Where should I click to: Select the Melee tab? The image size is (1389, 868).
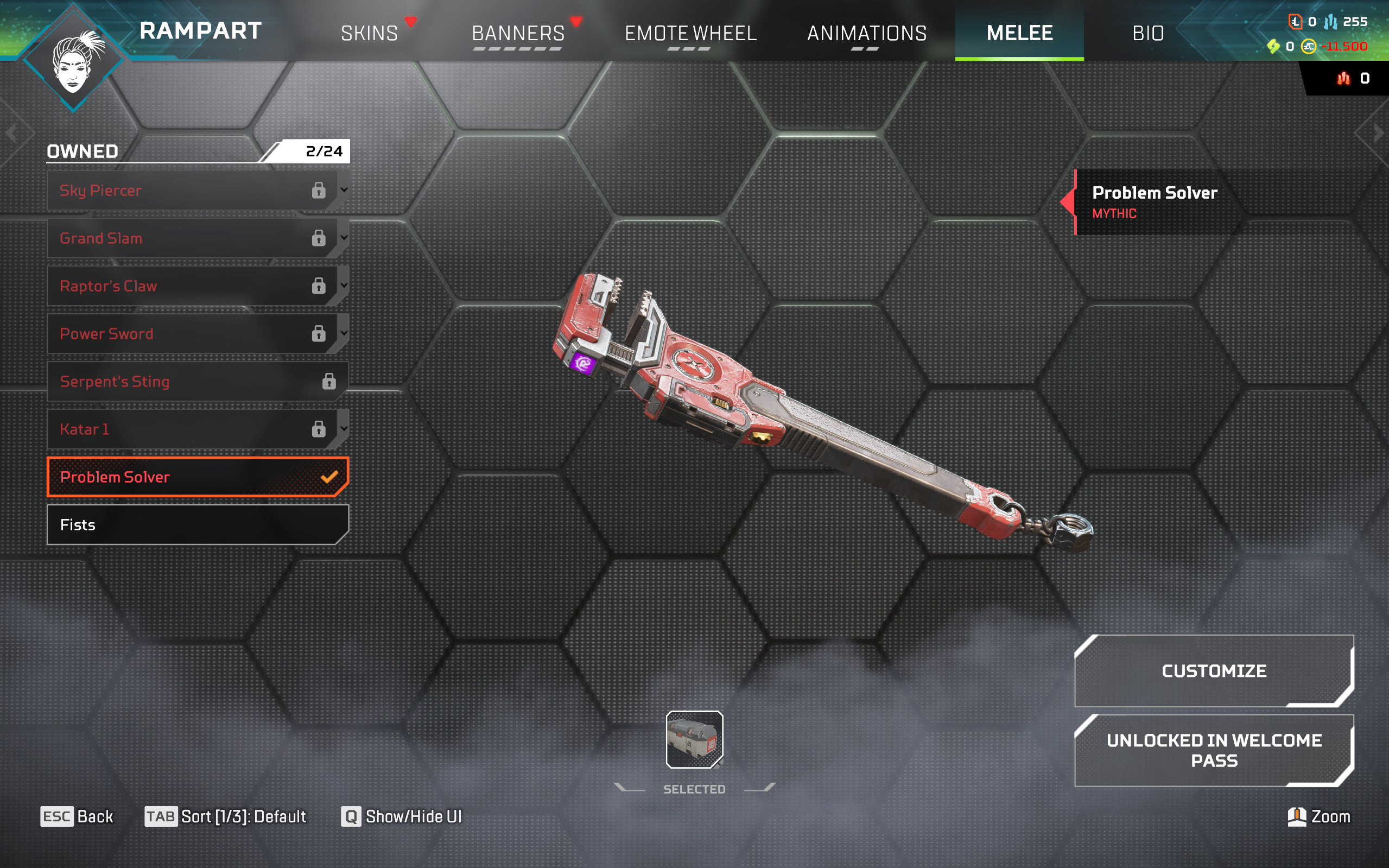click(x=1019, y=33)
